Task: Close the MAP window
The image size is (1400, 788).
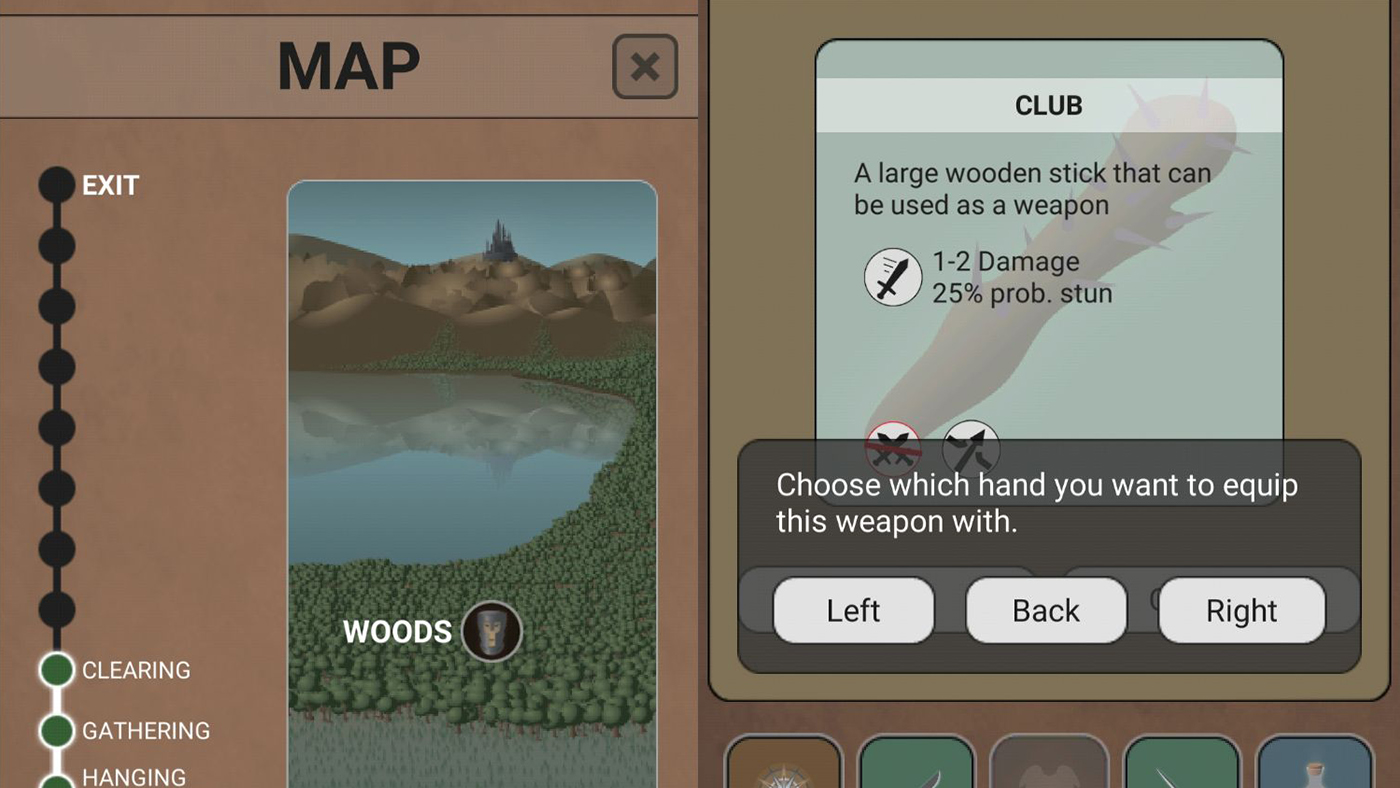Action: (644, 67)
